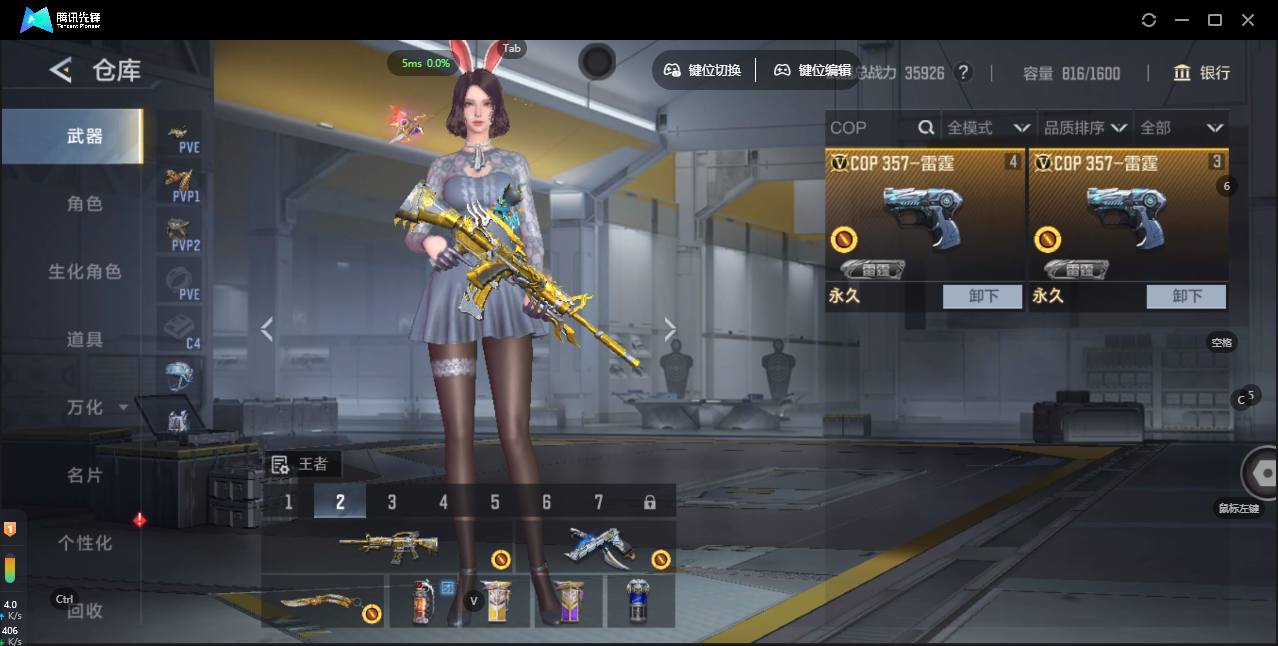Screen dimensions: 1278x646
Task: Select loadout slot 5
Action: pyautogui.click(x=495, y=502)
